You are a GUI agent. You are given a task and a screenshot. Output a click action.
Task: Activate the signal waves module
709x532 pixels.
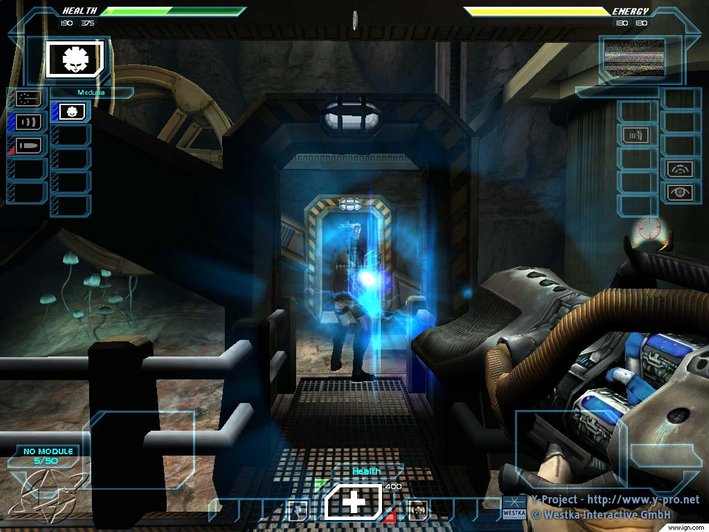point(682,168)
